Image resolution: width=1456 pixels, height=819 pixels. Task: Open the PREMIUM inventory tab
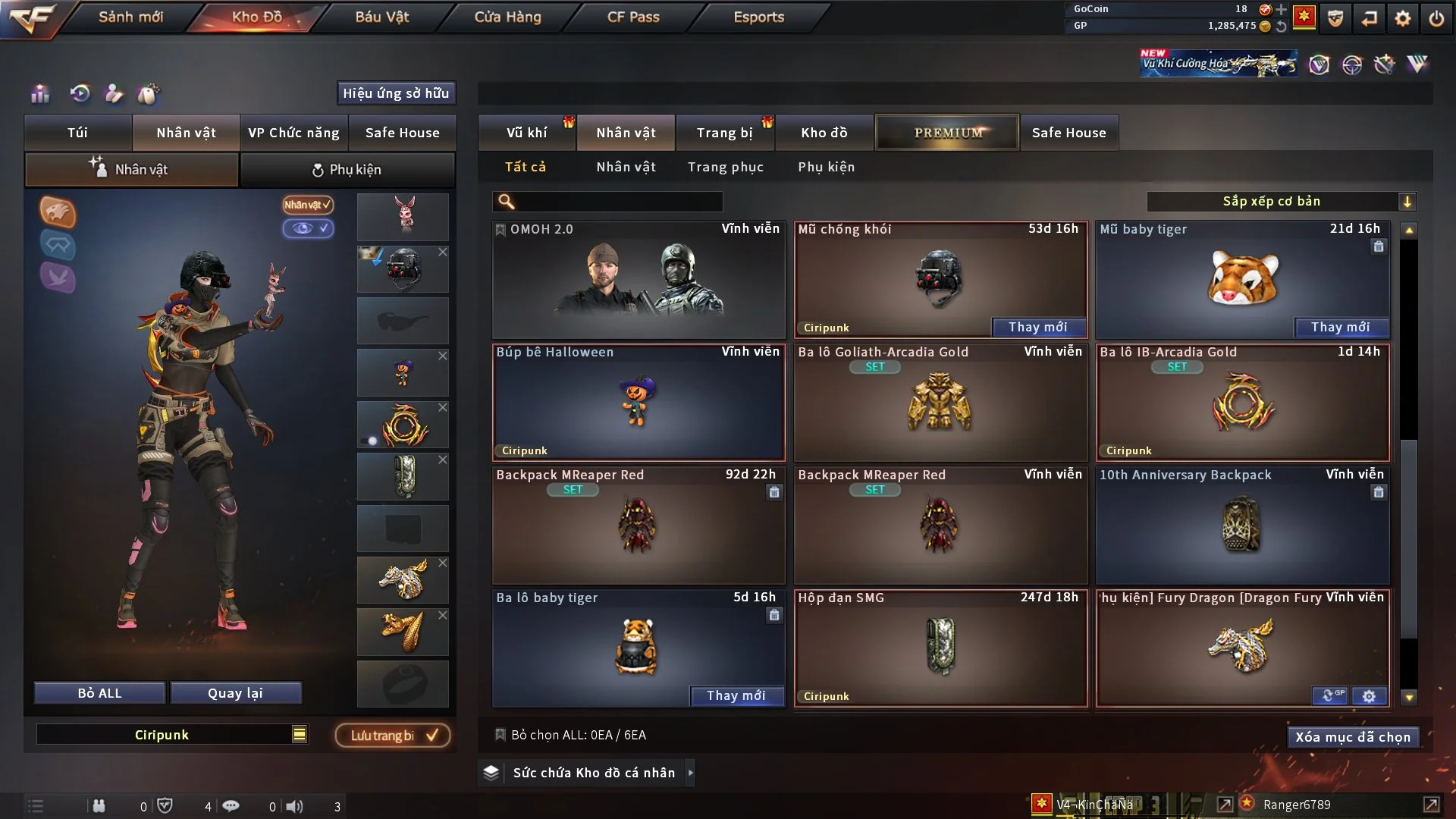947,133
